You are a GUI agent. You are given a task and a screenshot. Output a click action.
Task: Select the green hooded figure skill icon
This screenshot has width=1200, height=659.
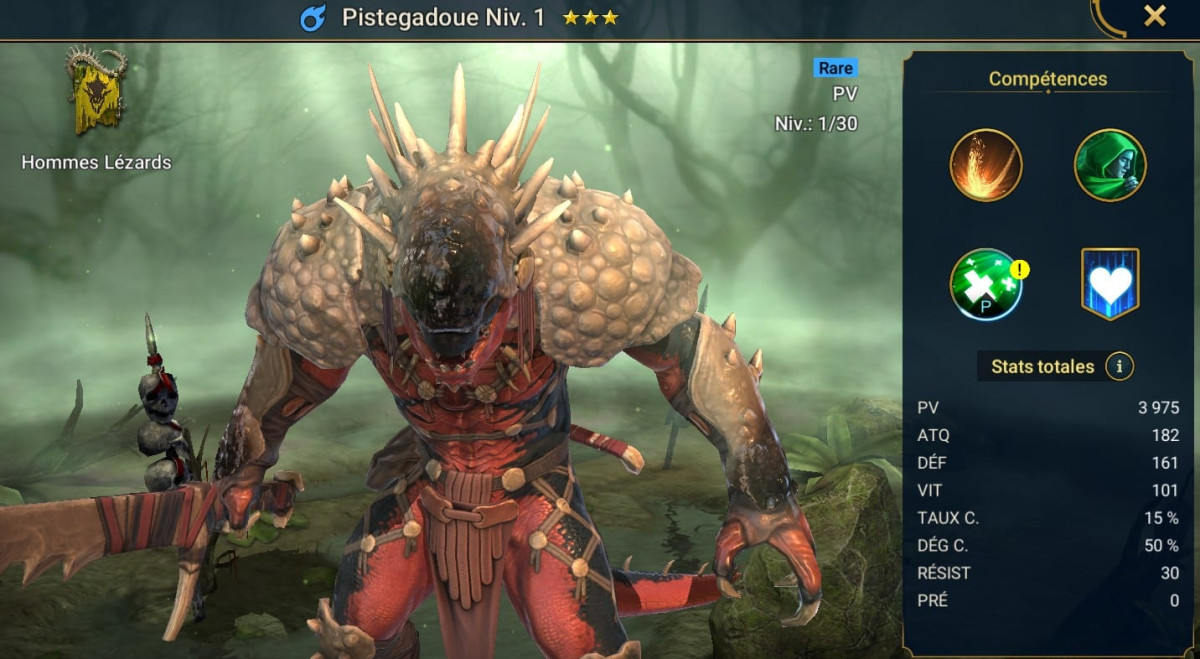point(1110,165)
